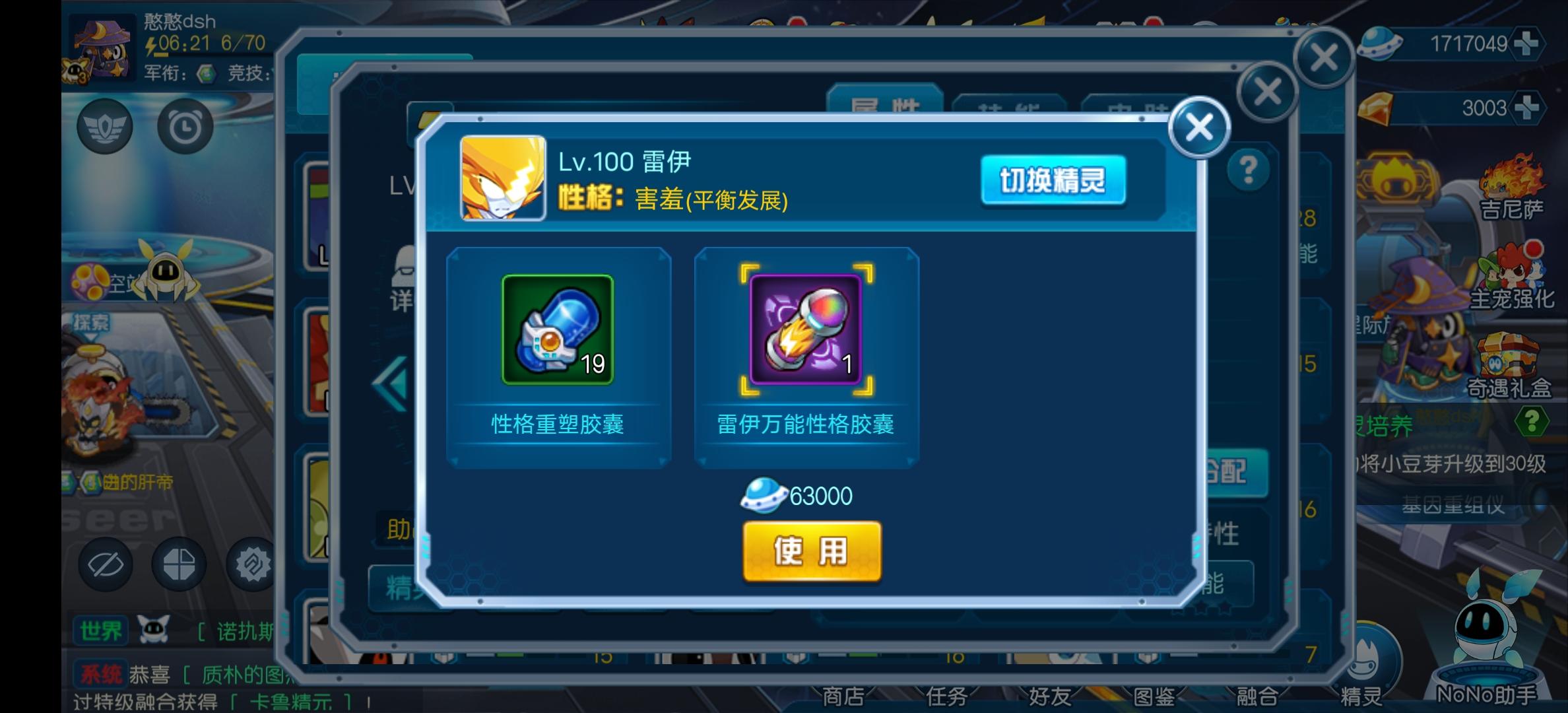Click the shield badge icon on the left
The image size is (1568, 713).
(106, 125)
